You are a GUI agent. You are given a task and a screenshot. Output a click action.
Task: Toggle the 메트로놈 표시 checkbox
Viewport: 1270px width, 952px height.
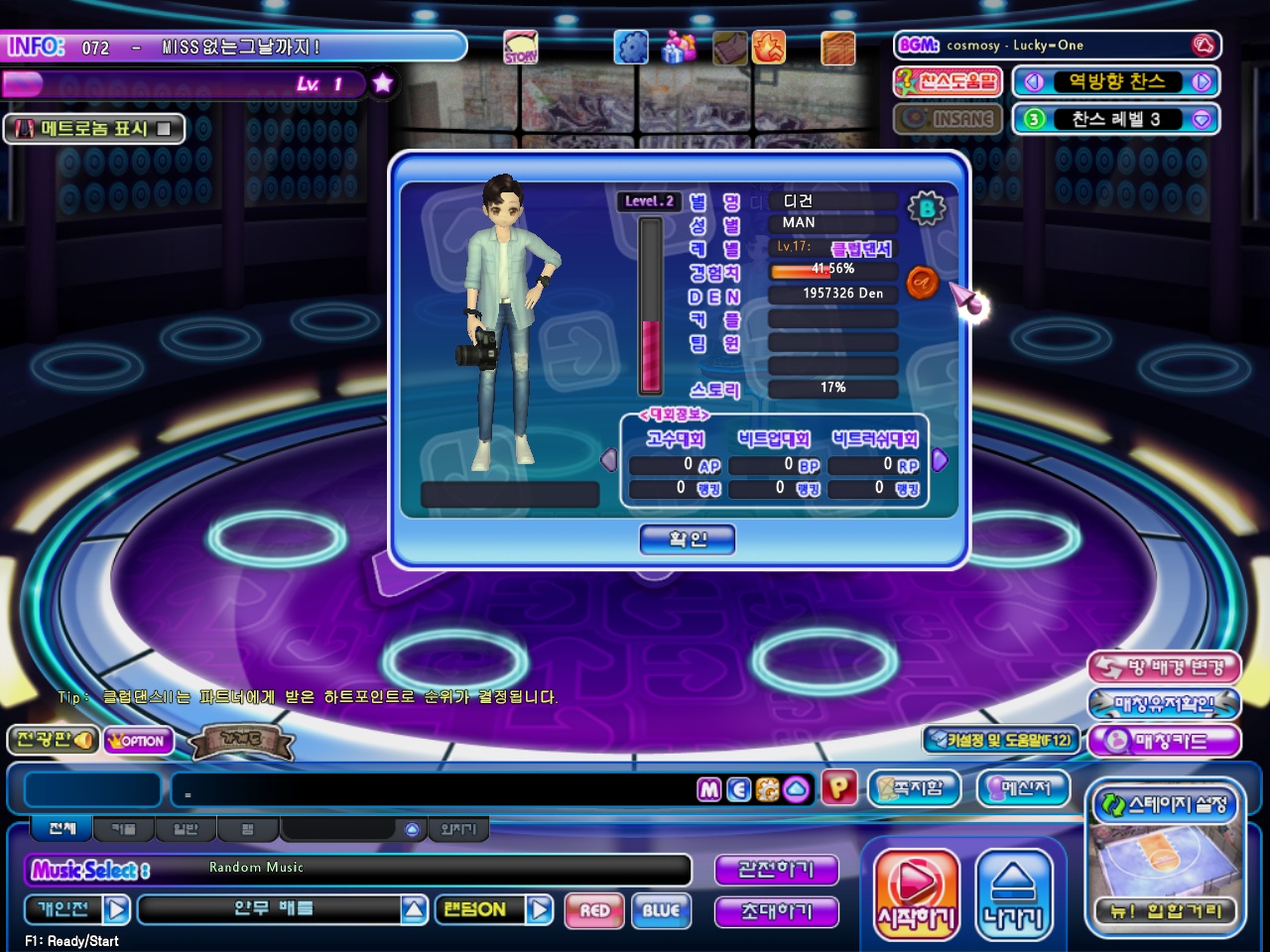164,128
